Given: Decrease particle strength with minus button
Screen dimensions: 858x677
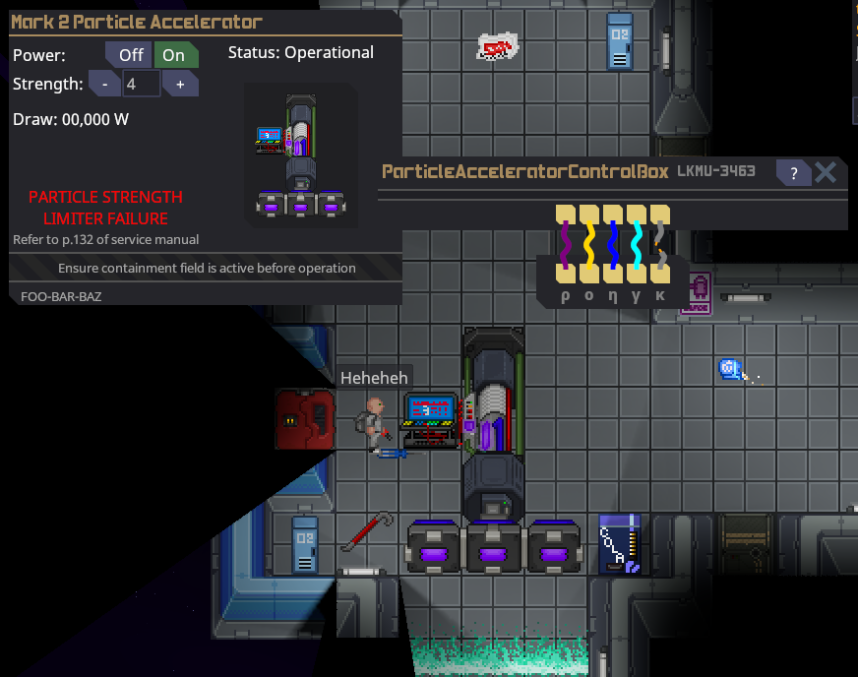Looking at the screenshot, I should point(105,84).
